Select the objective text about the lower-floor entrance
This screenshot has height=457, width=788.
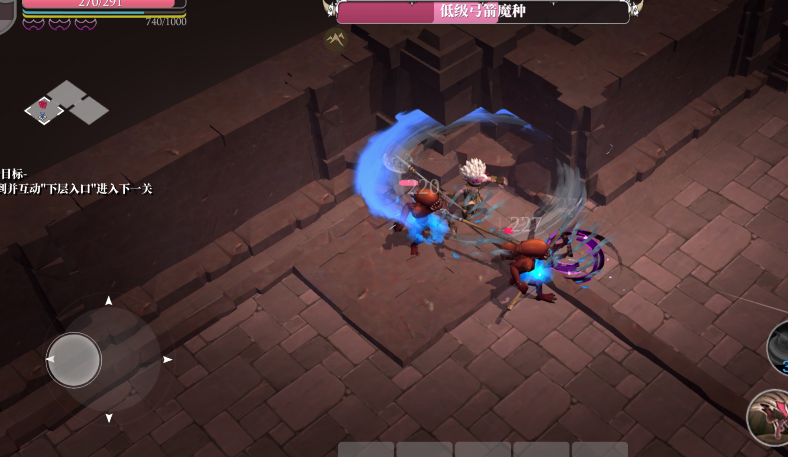pos(76,188)
